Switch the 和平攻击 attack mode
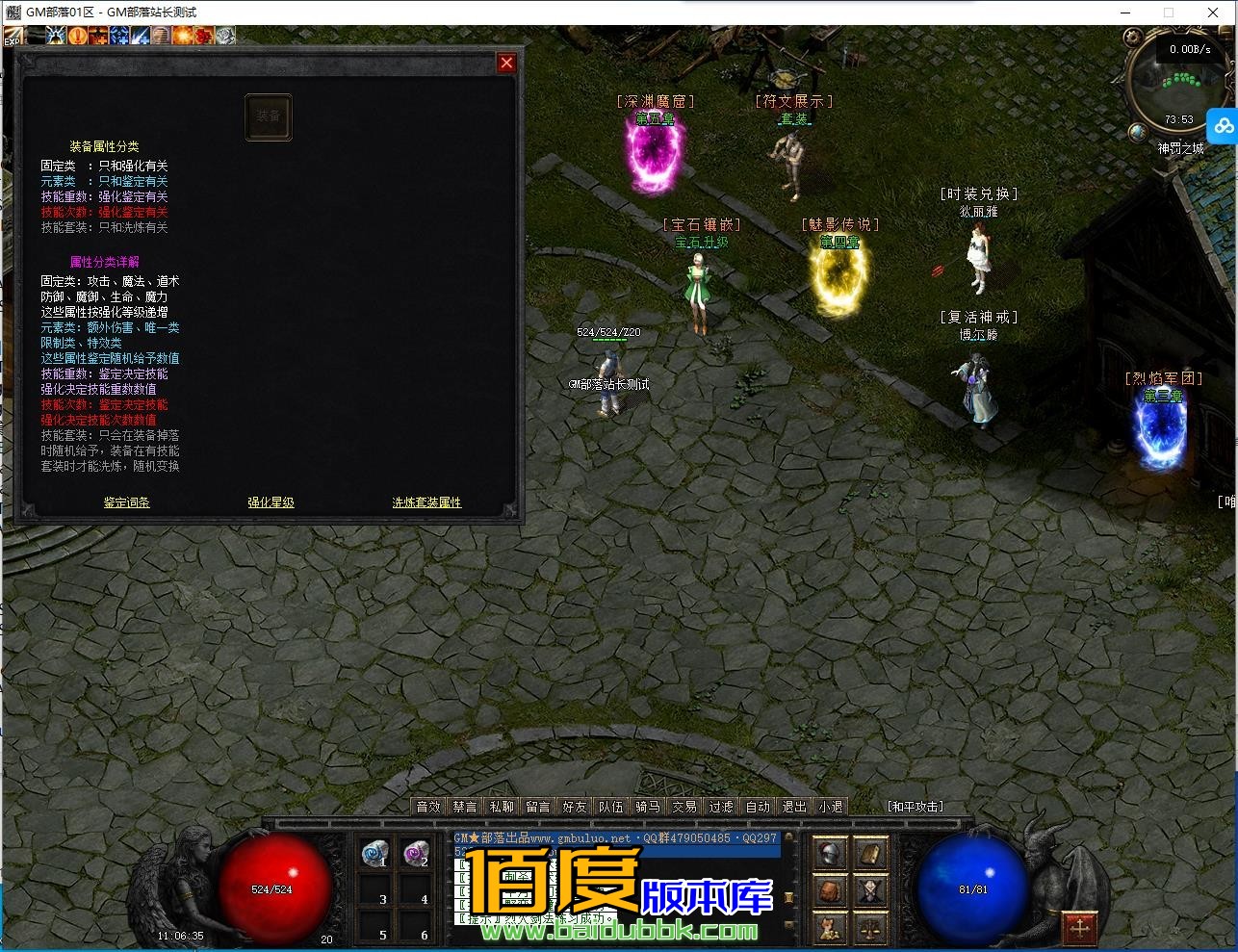 [916, 807]
